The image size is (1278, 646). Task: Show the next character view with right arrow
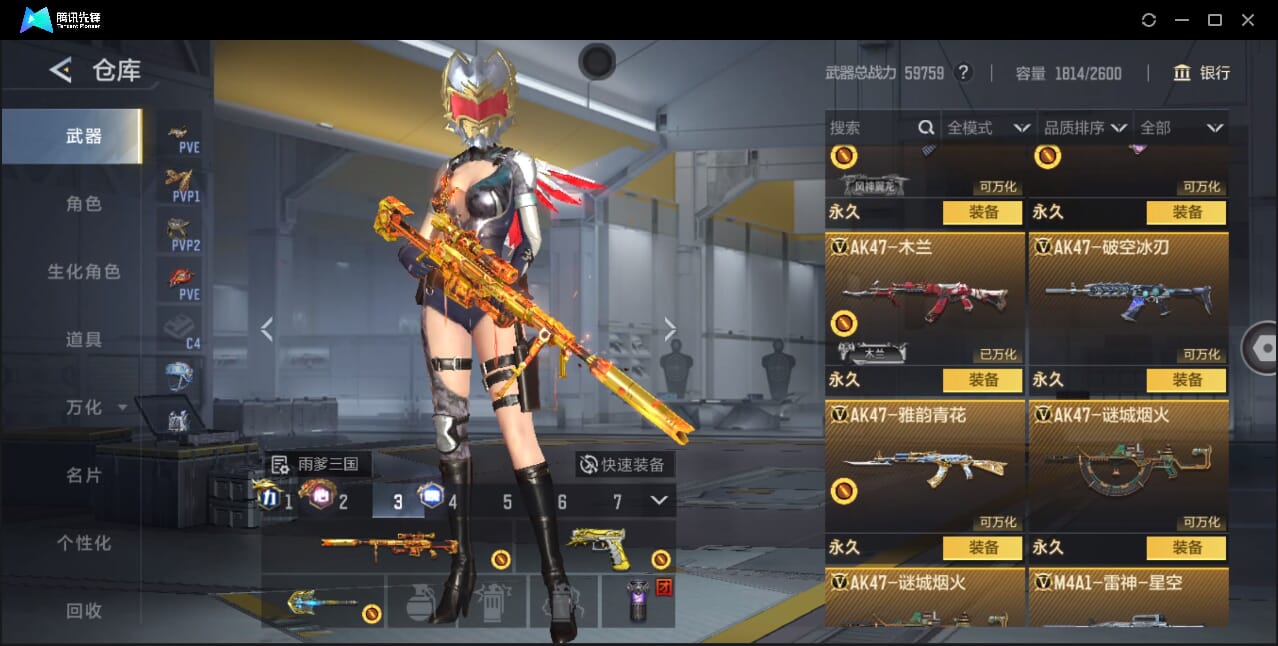coord(670,329)
